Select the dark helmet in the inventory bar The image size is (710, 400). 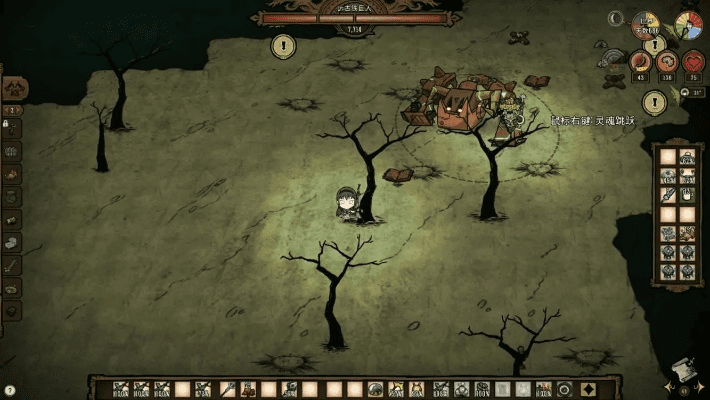pos(376,389)
